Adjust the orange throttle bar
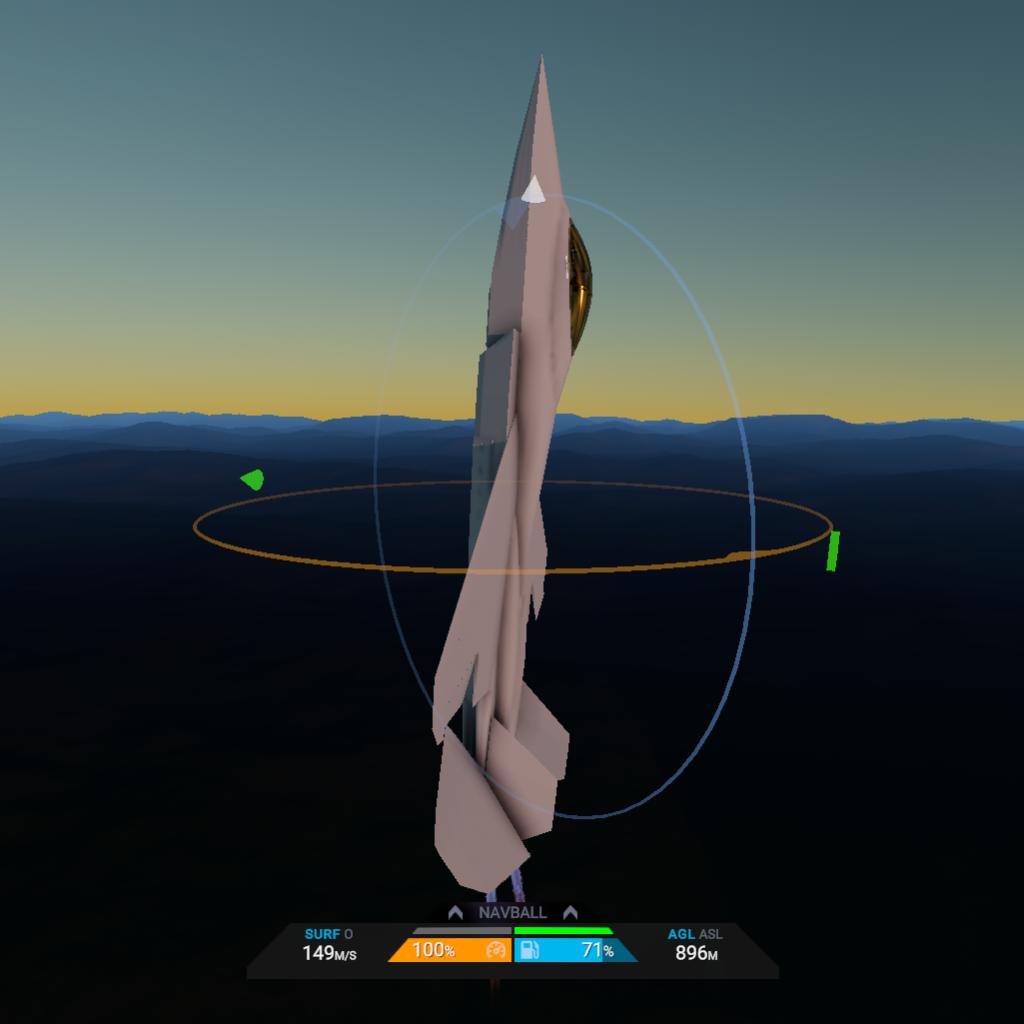Viewport: 1024px width, 1024px height. [449, 950]
